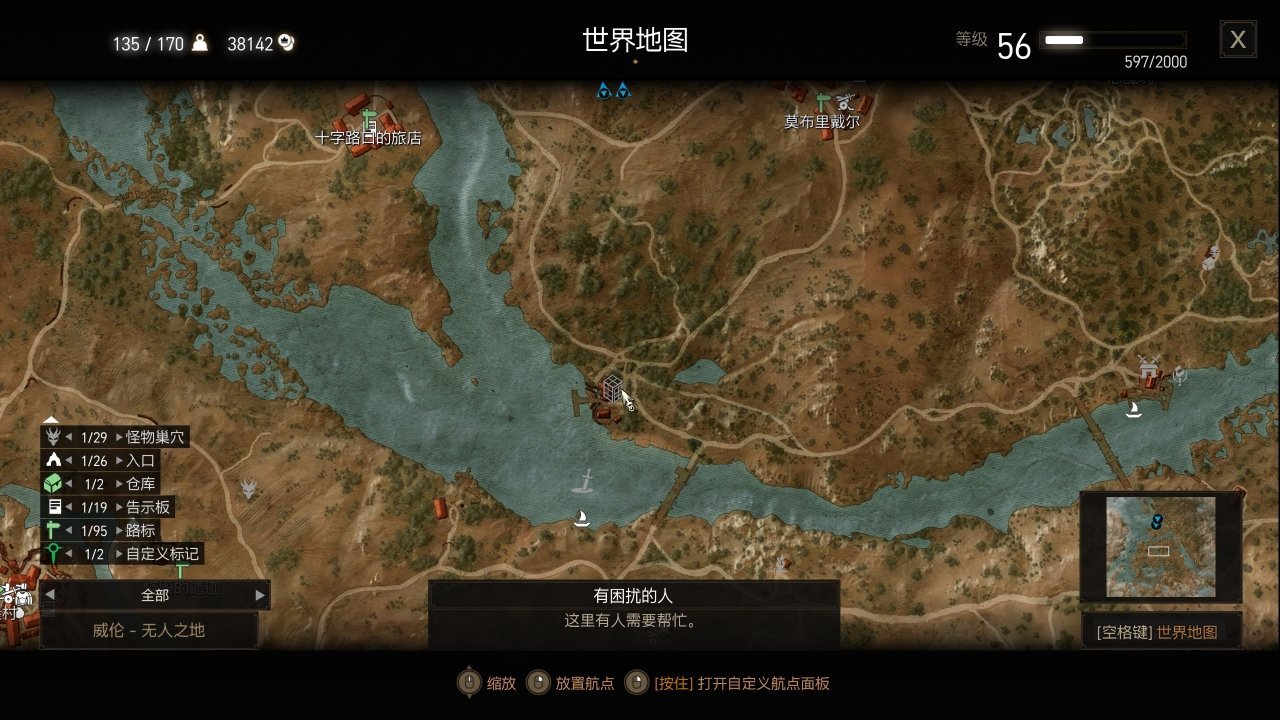This screenshot has width=1280, height=720.
Task: Select the 威伦 - 无人之地 region label
Action: click(x=147, y=630)
